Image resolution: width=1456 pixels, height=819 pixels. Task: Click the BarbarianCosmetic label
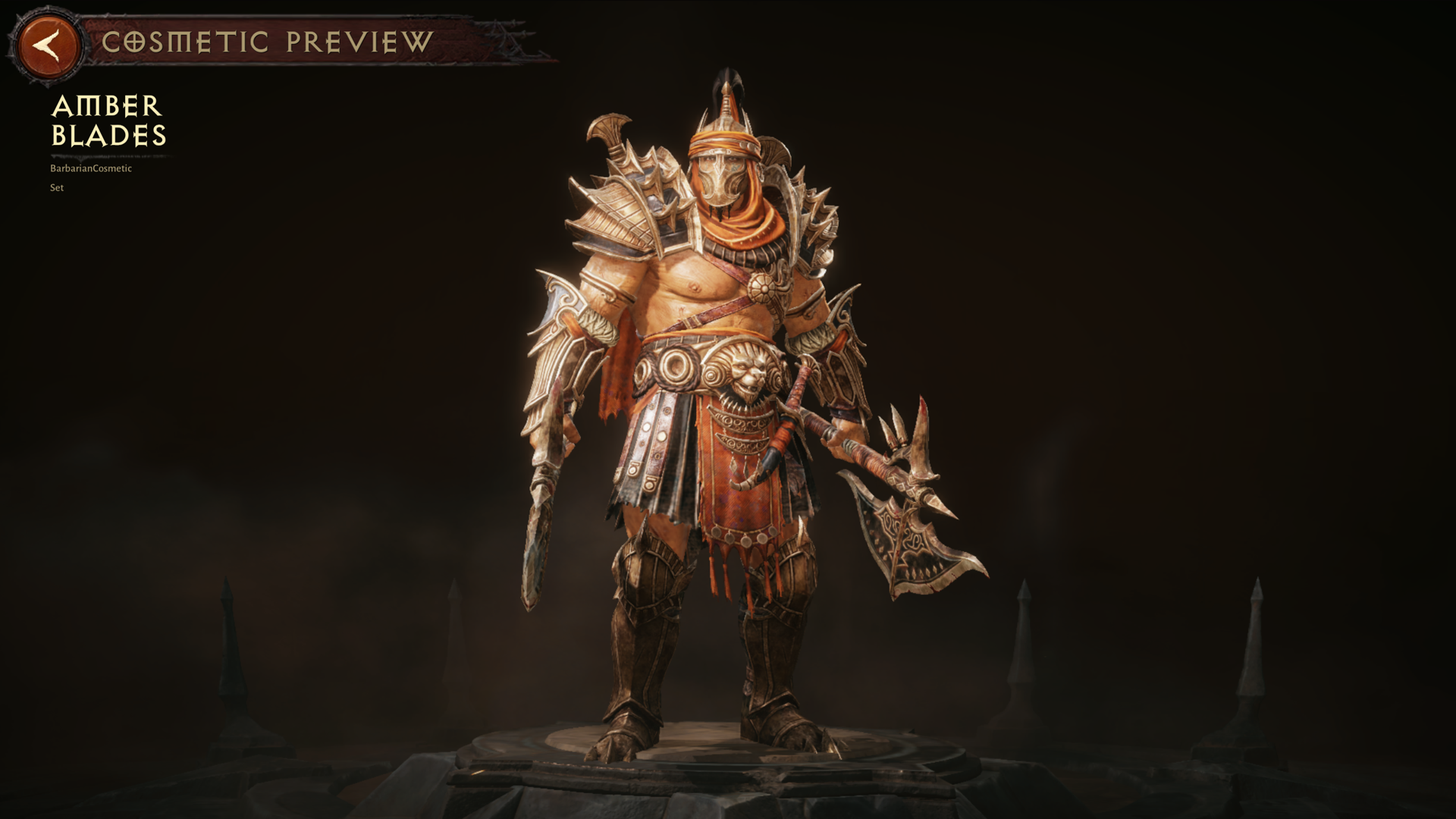tap(89, 168)
